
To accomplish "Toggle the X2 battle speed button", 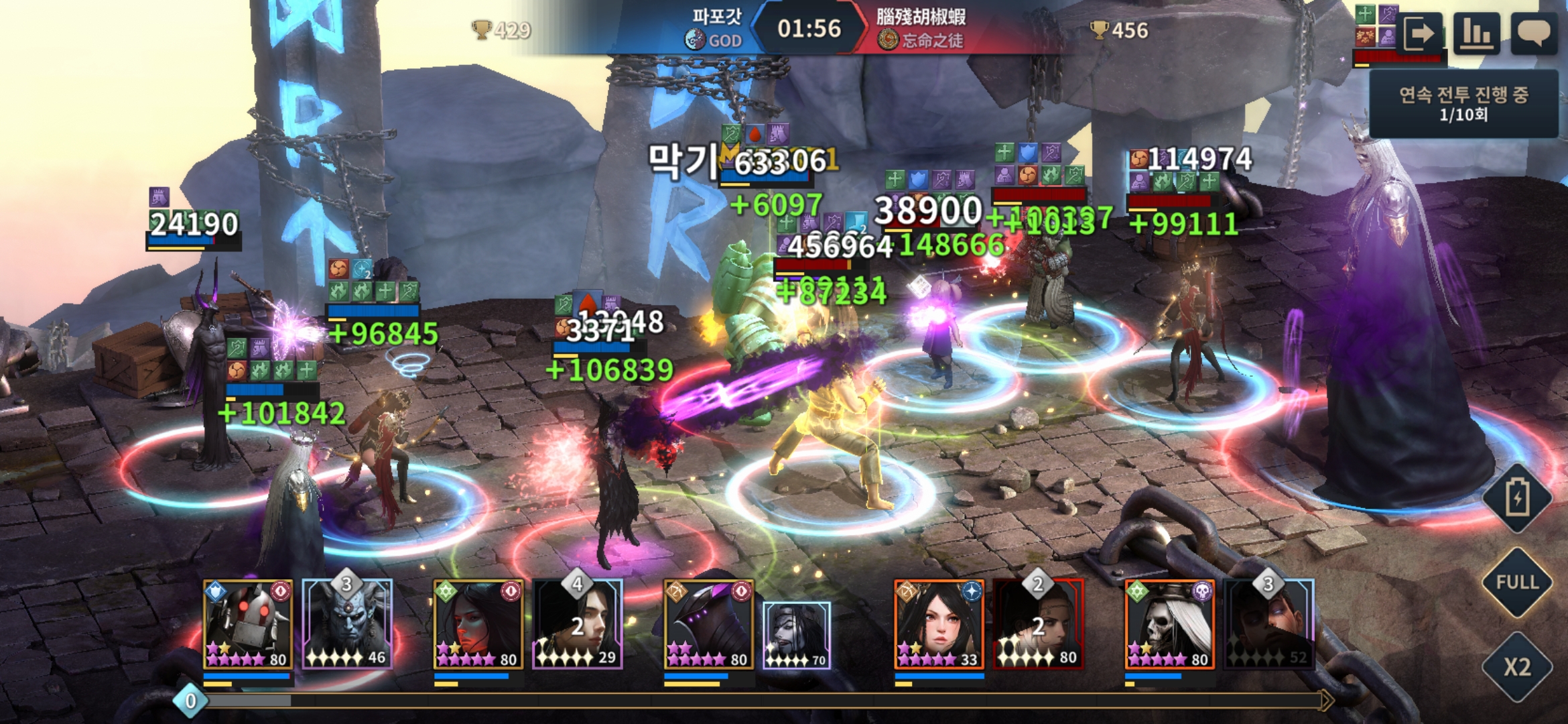I will (1517, 666).
